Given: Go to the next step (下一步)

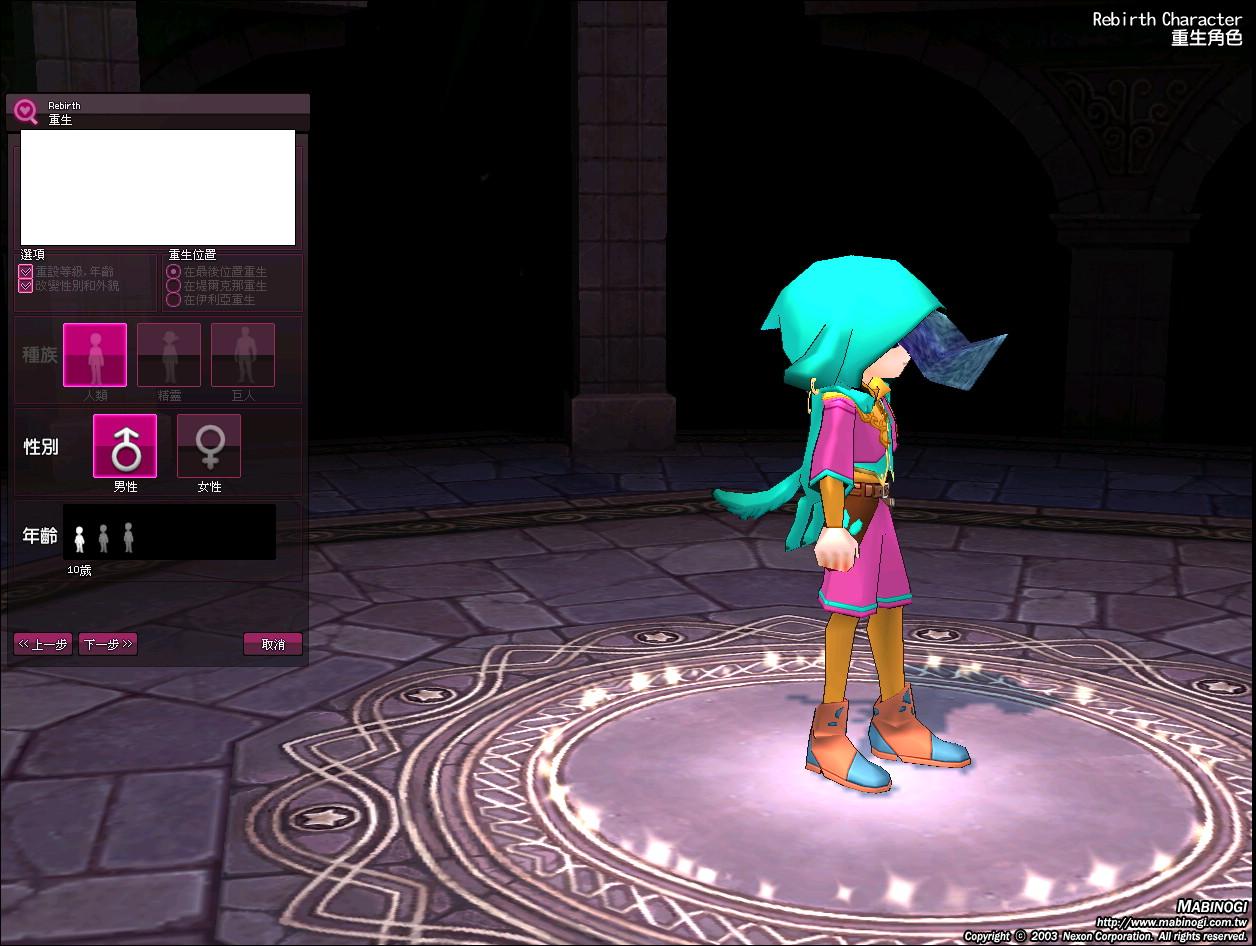Looking at the screenshot, I should [x=109, y=644].
